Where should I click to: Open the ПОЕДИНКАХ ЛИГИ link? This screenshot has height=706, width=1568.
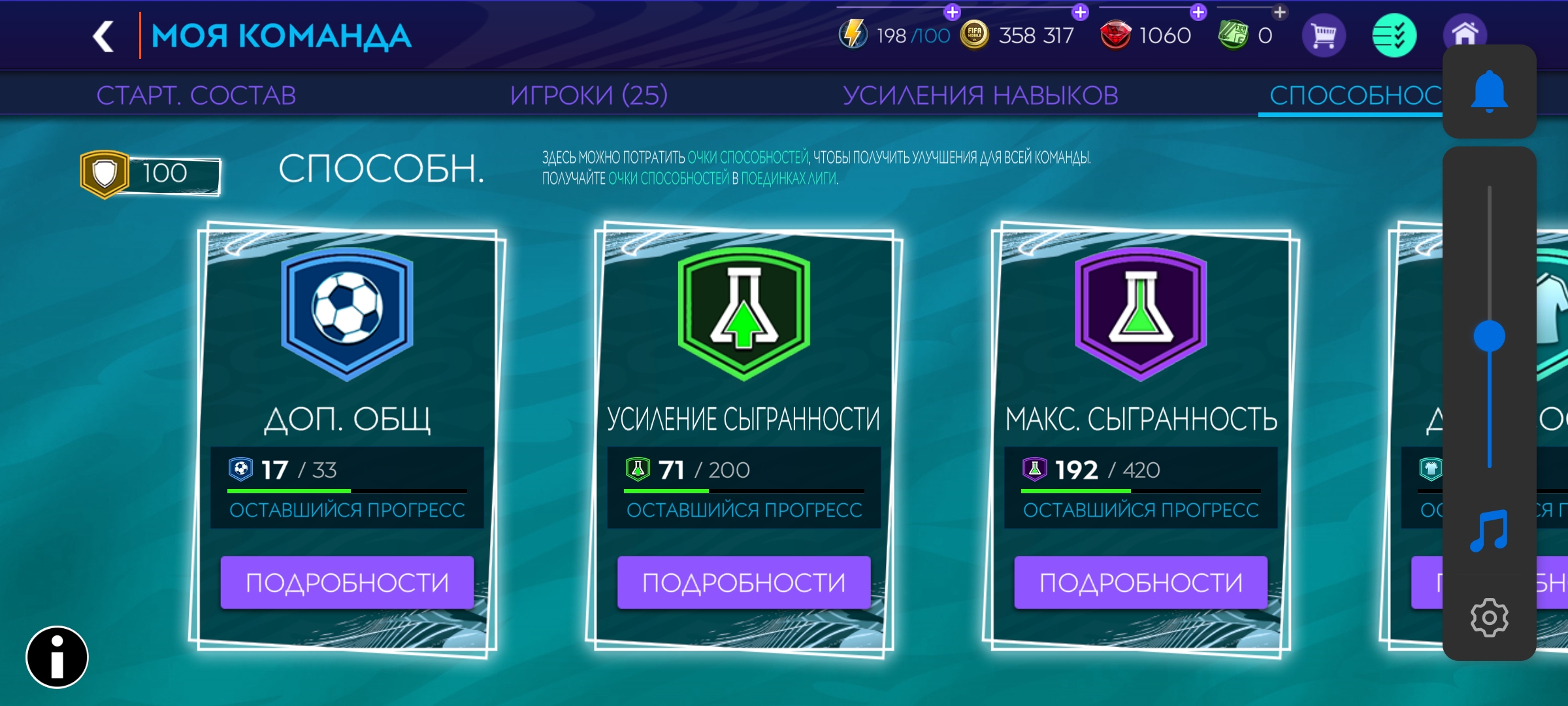pos(791,176)
